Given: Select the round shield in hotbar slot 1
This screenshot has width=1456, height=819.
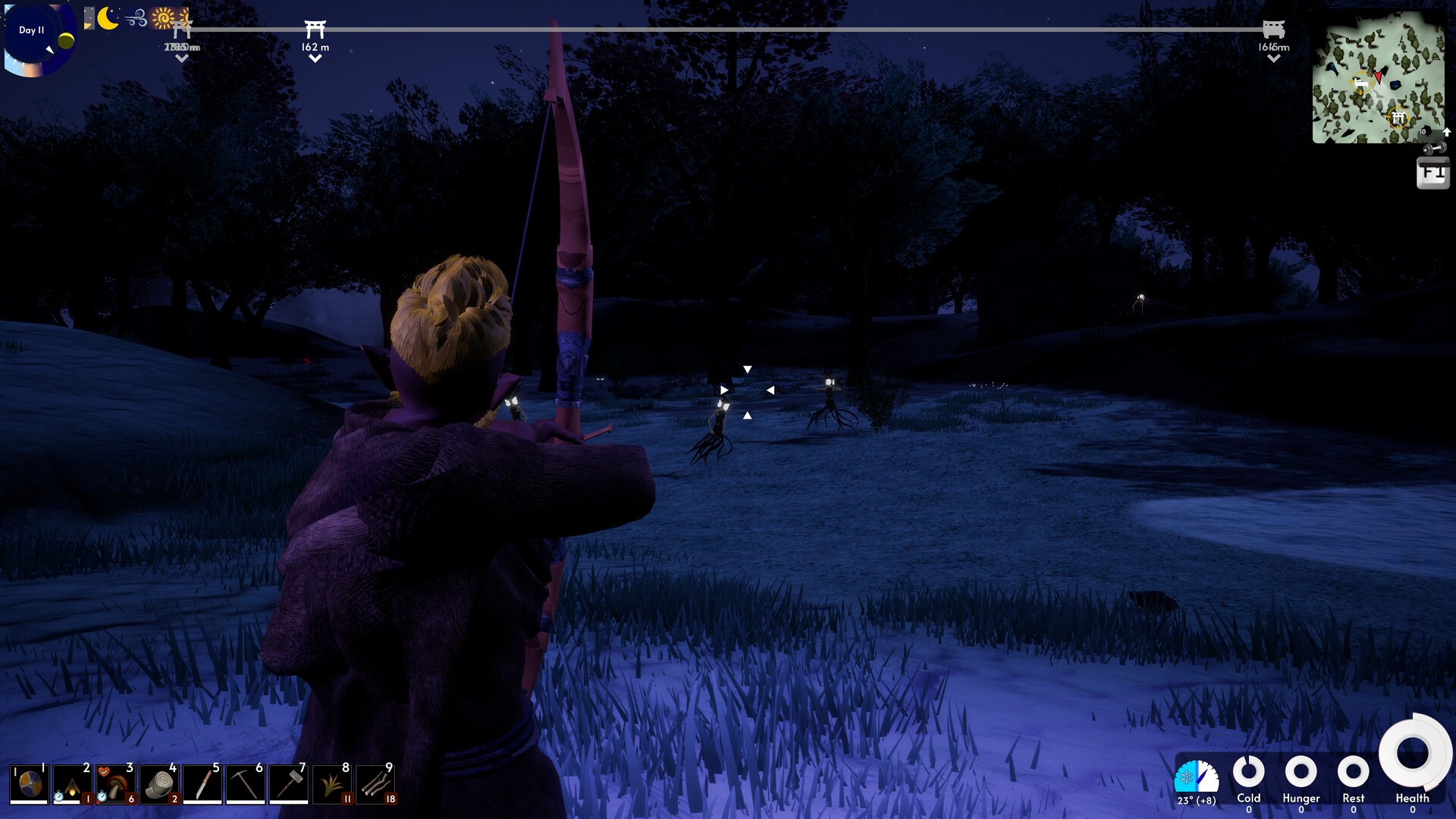Looking at the screenshot, I should pos(30,783).
